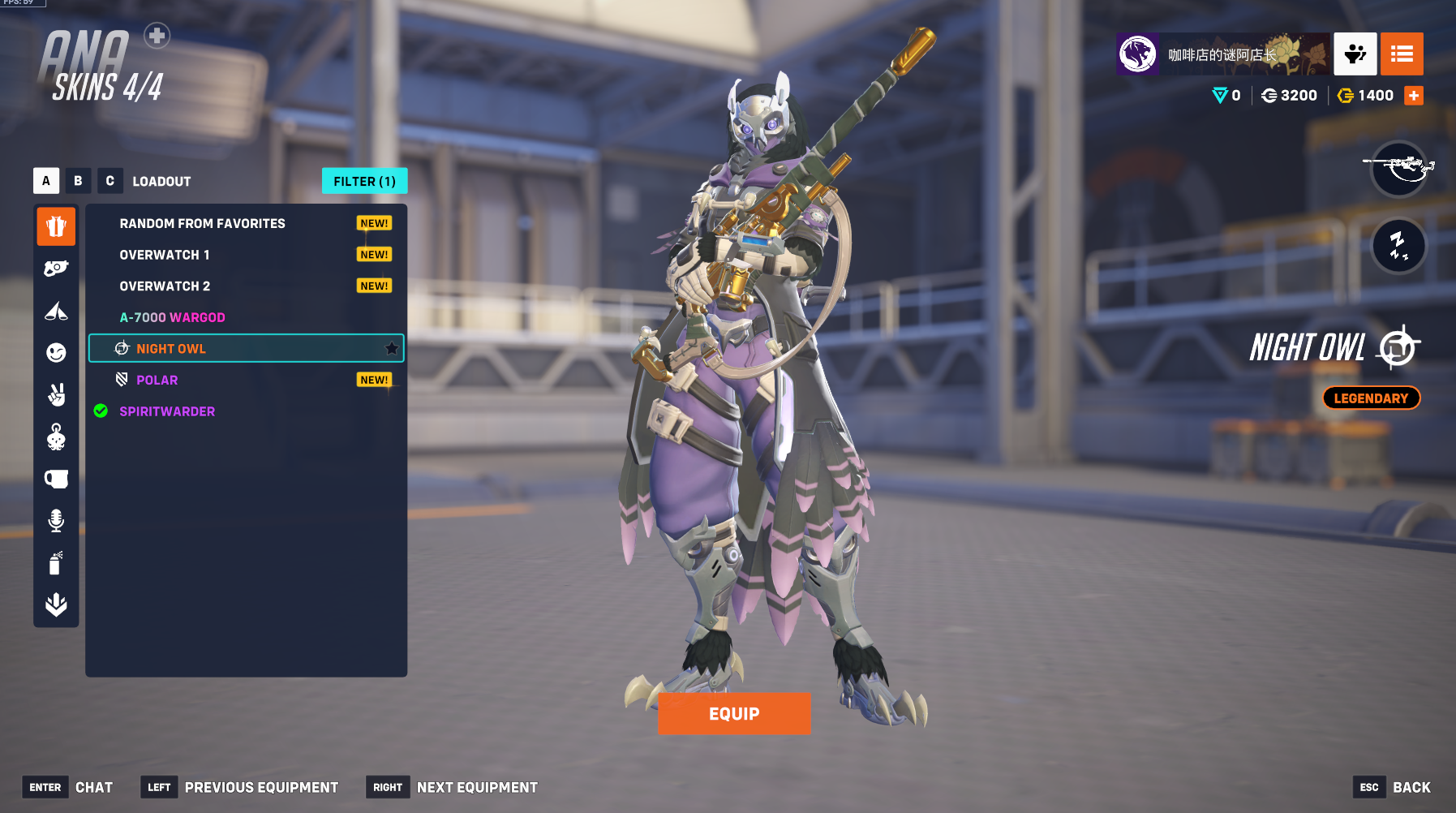
Task: Select the Overwatch 2 skin
Action: pyautogui.click(x=165, y=286)
